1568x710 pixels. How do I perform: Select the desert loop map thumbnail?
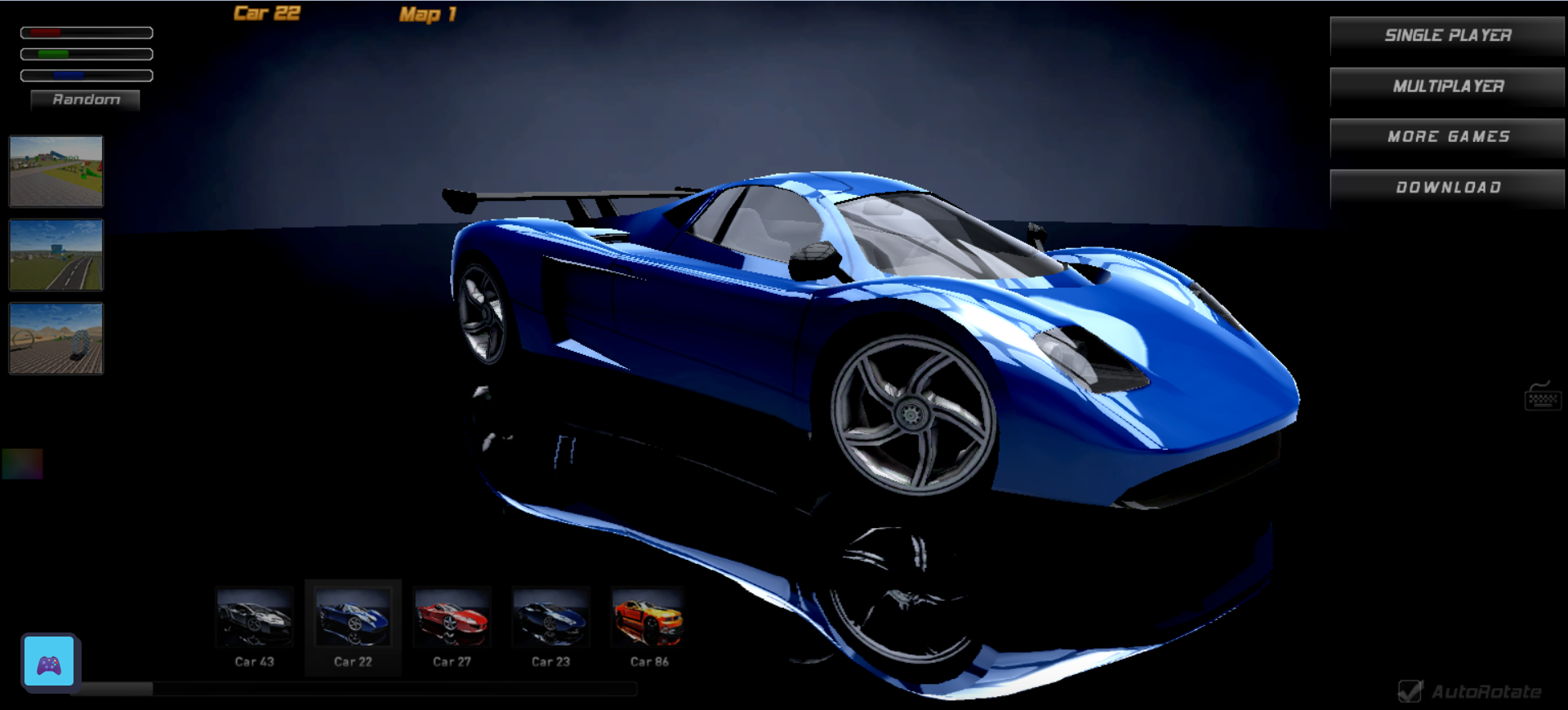pos(55,338)
